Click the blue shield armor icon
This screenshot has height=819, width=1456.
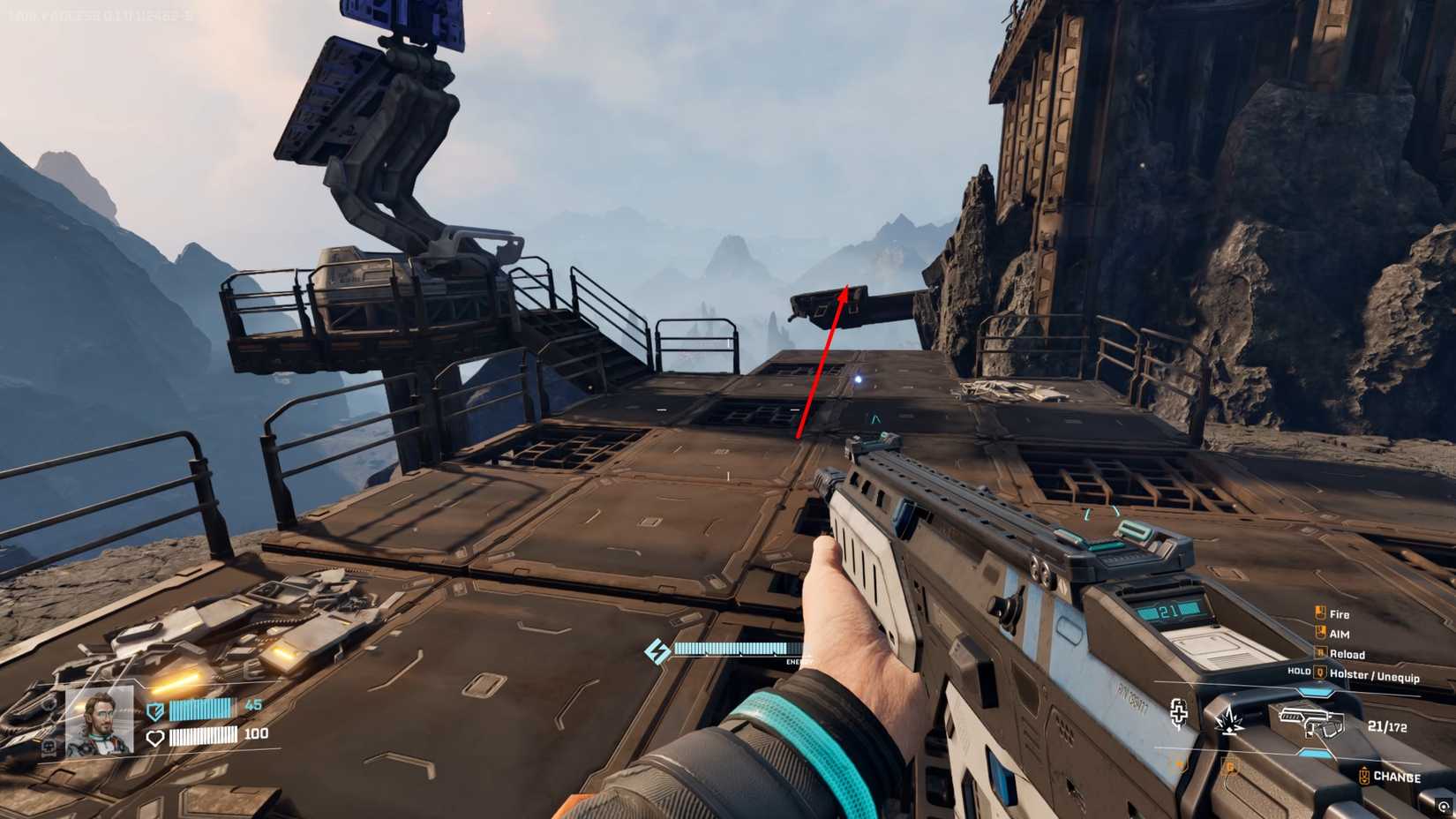coord(154,710)
